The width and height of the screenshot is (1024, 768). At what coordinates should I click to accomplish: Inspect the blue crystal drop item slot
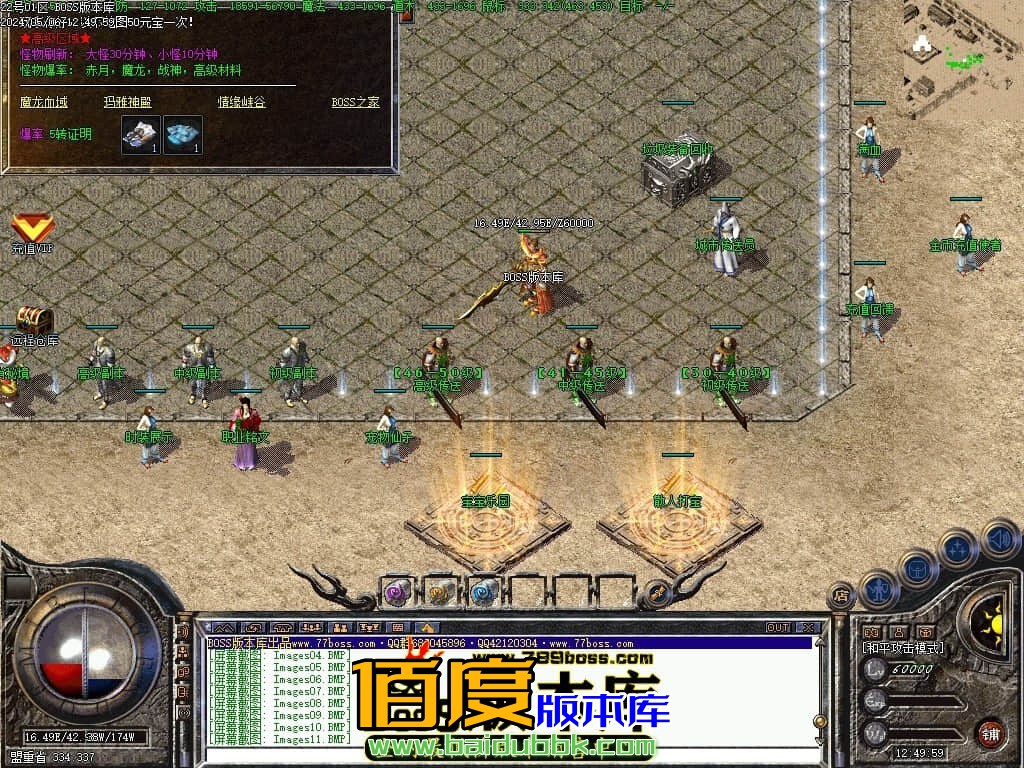point(183,135)
